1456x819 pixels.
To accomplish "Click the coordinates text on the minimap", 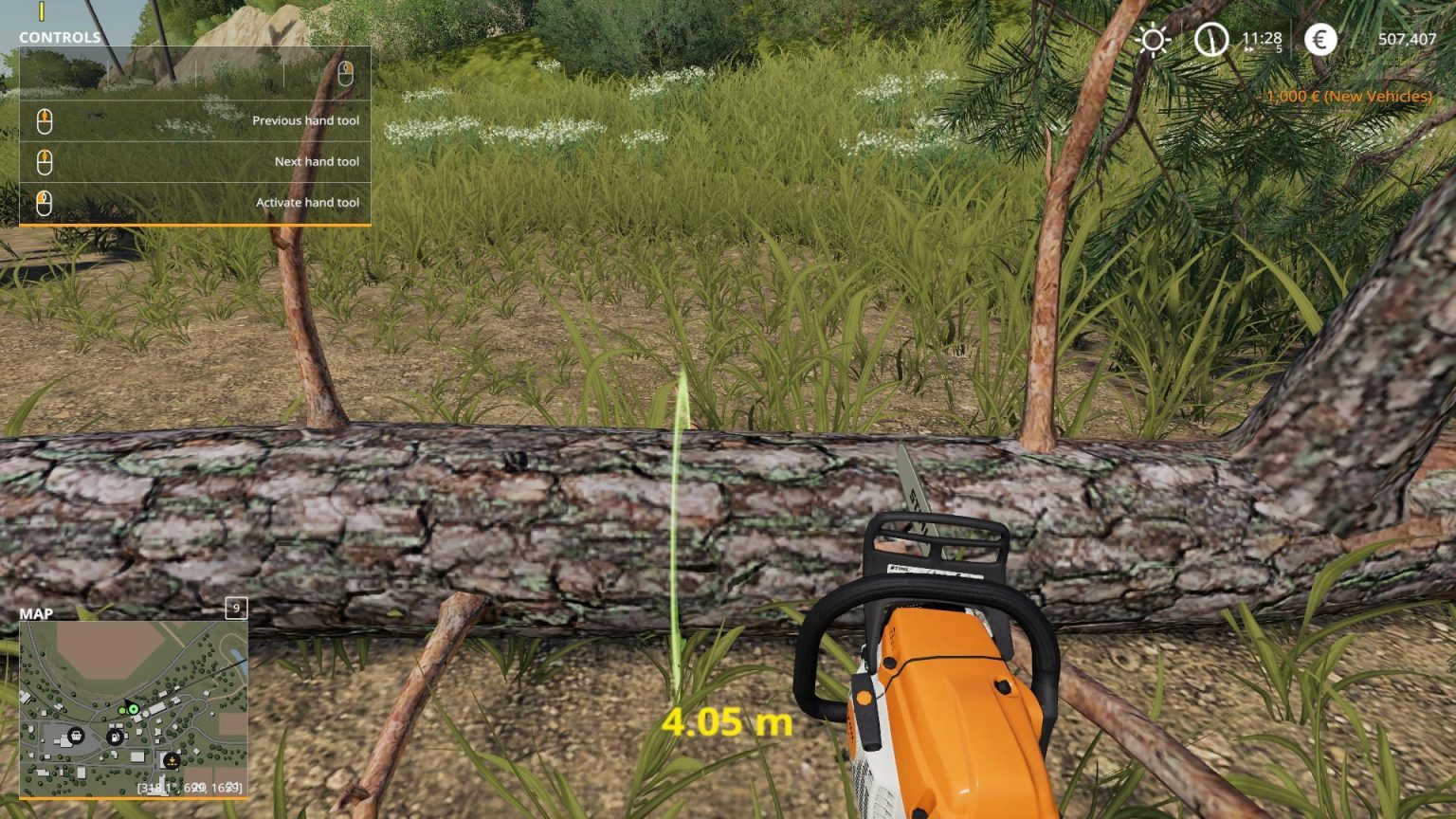I will (x=189, y=787).
